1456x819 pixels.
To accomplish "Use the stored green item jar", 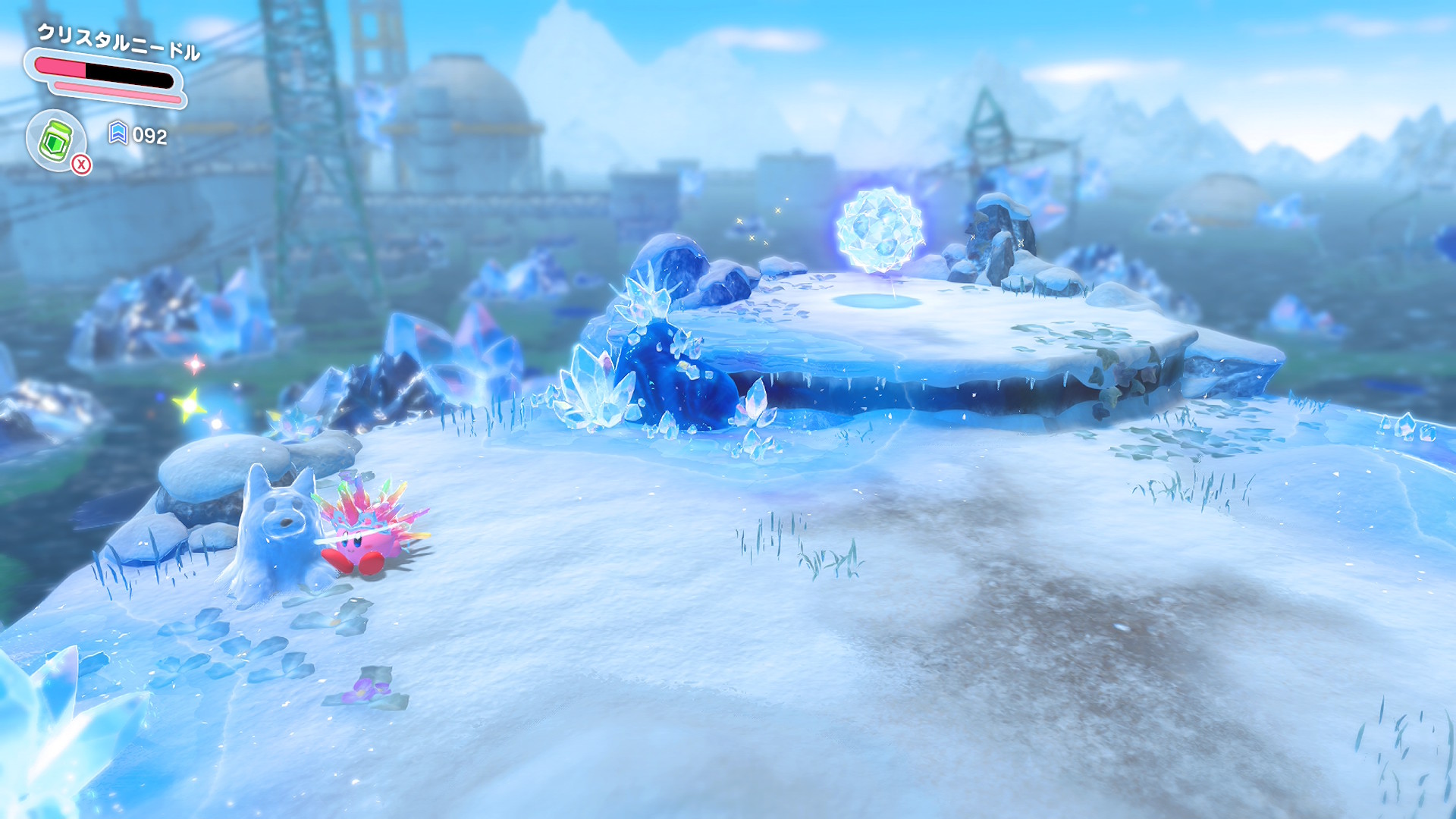I will tap(56, 140).
